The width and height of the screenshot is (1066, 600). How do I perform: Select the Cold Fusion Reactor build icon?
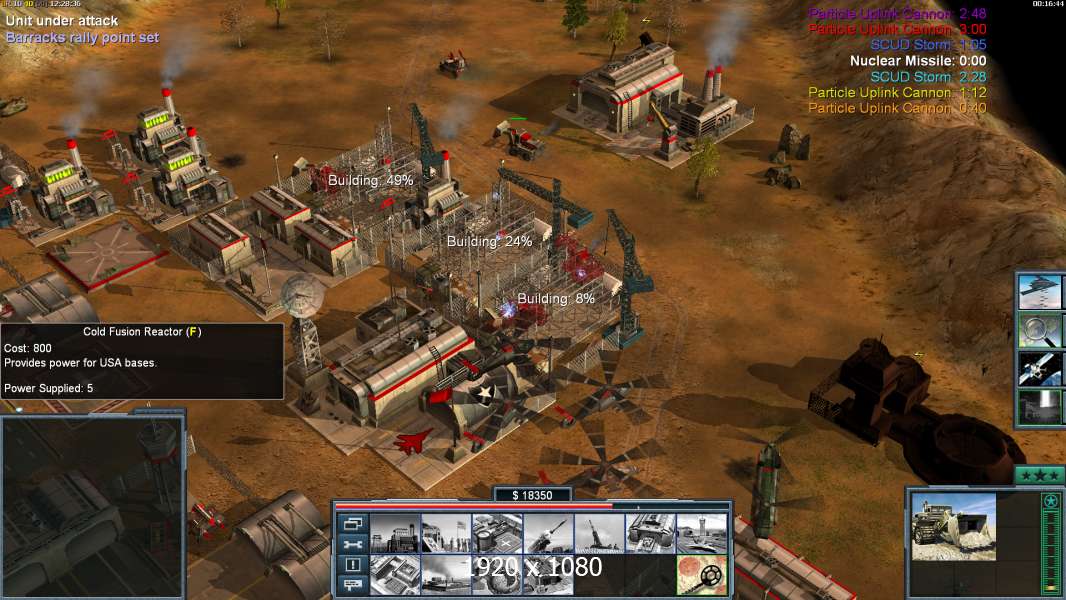pyautogui.click(x=394, y=534)
